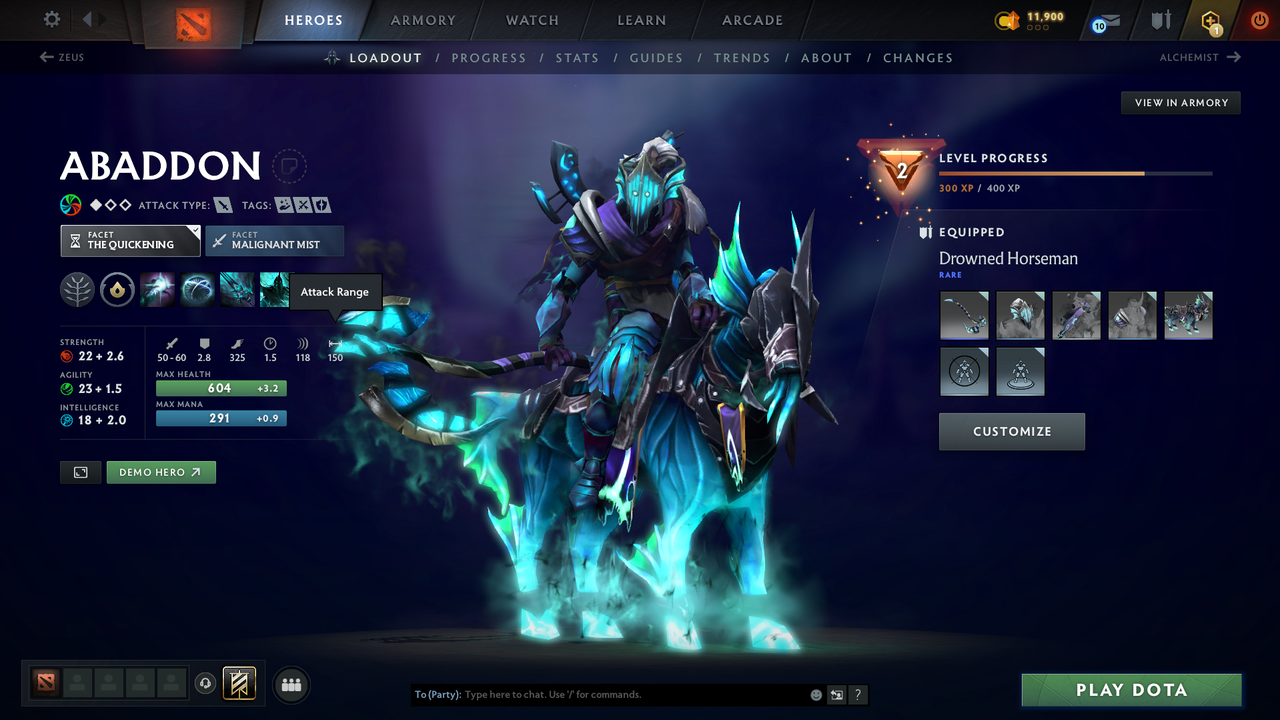Switch to the Malignant Mist facet
Image resolution: width=1280 pixels, height=720 pixels.
pyautogui.click(x=274, y=240)
